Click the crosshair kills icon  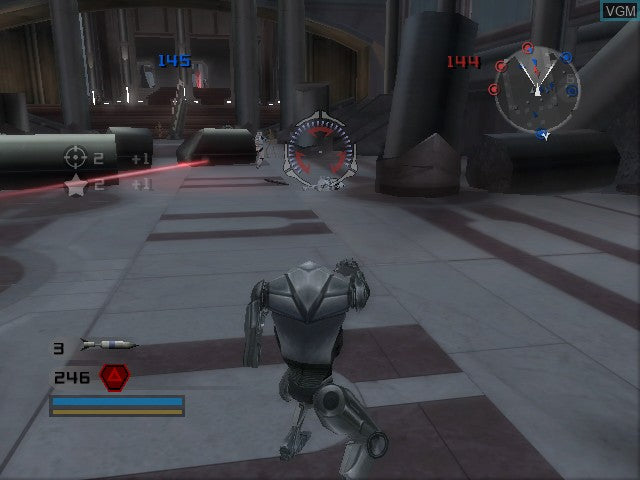[76, 157]
